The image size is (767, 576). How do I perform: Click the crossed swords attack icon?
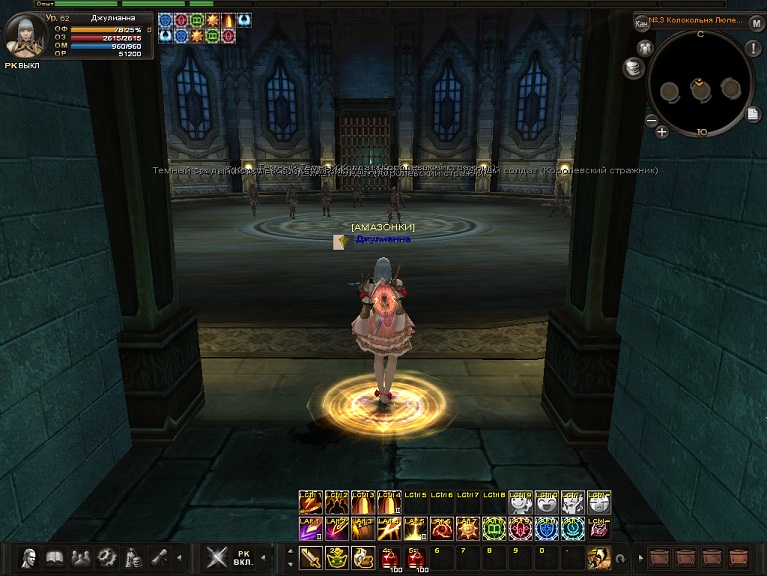(216, 558)
